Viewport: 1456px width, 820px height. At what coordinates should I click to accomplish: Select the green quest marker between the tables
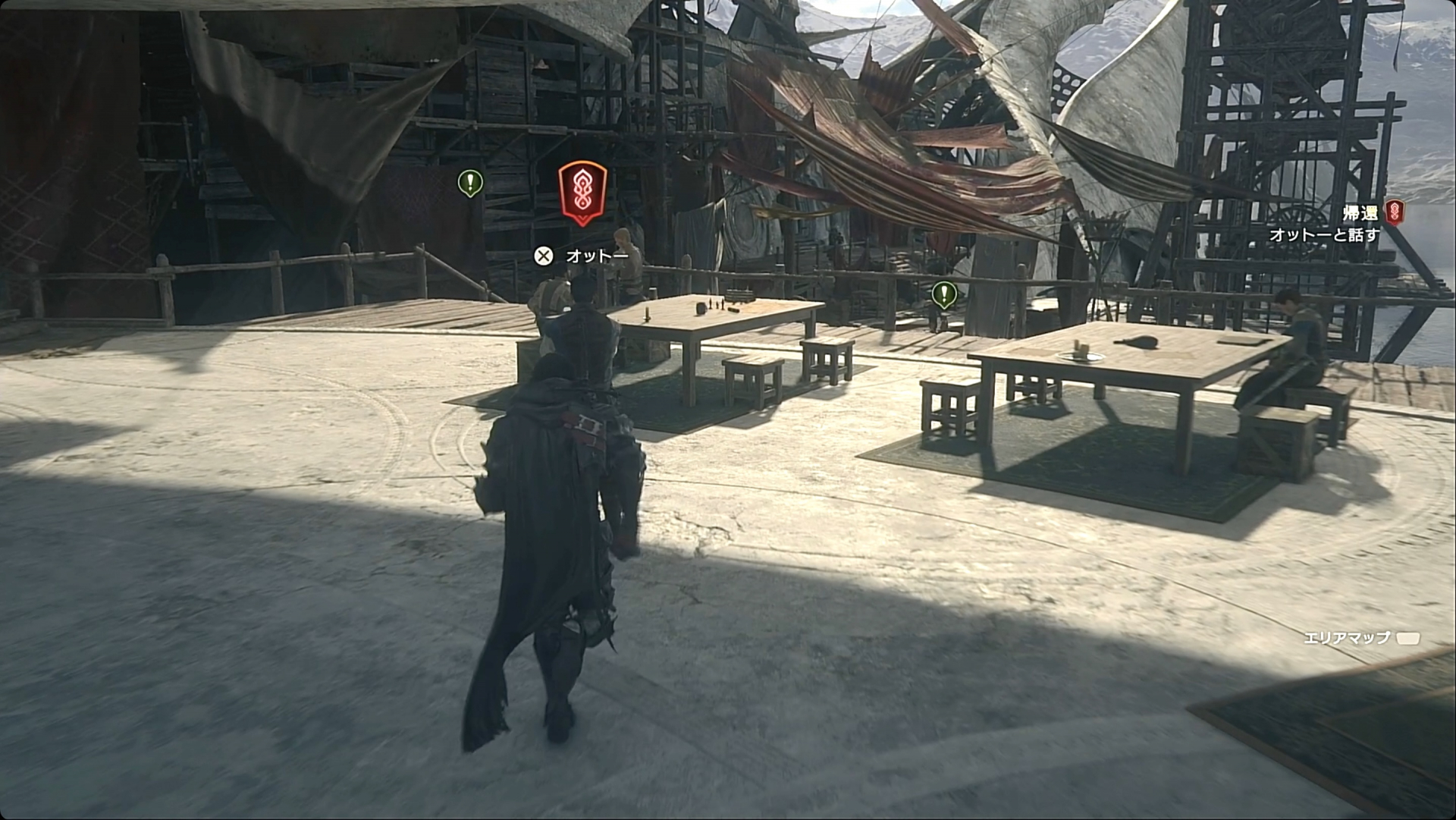(x=943, y=294)
